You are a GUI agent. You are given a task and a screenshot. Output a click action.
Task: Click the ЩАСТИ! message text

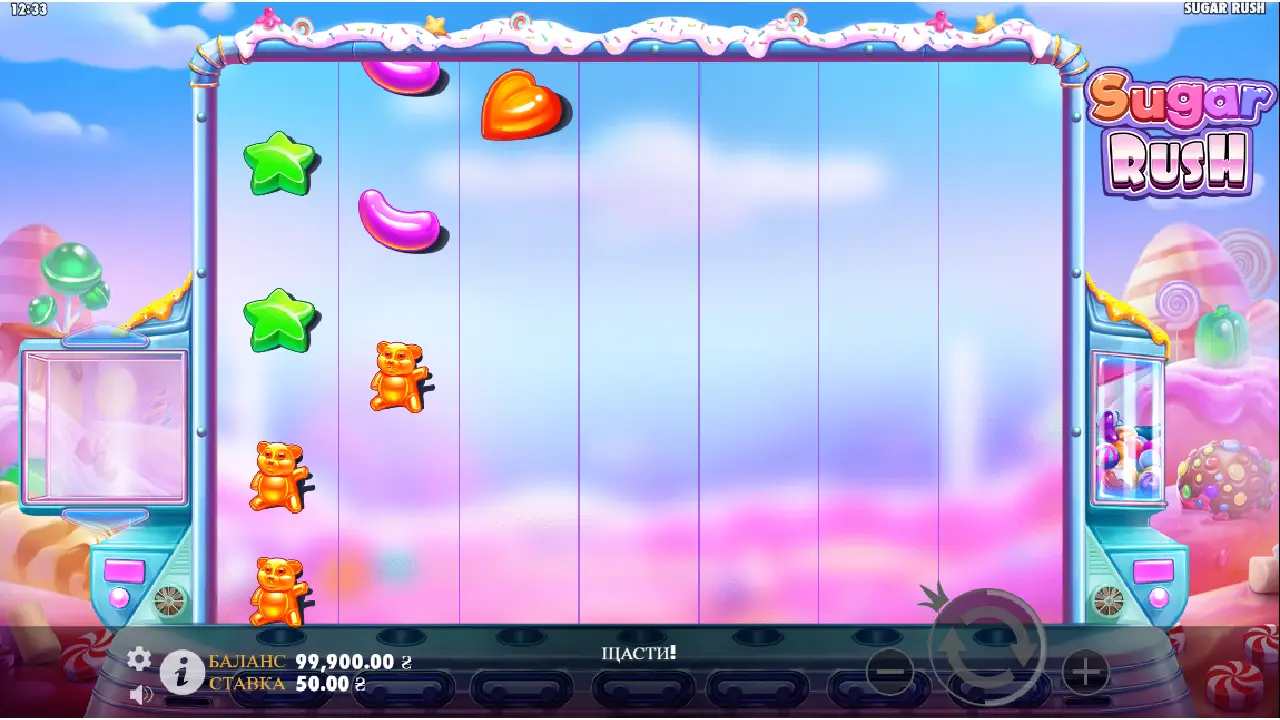641,651
